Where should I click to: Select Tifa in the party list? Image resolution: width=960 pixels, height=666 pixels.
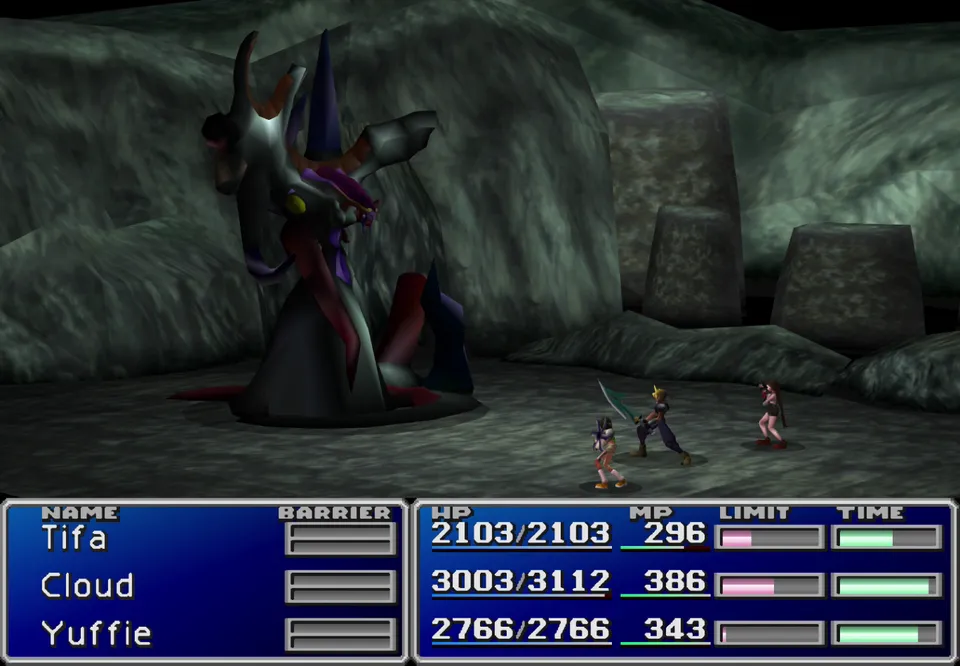point(74,538)
